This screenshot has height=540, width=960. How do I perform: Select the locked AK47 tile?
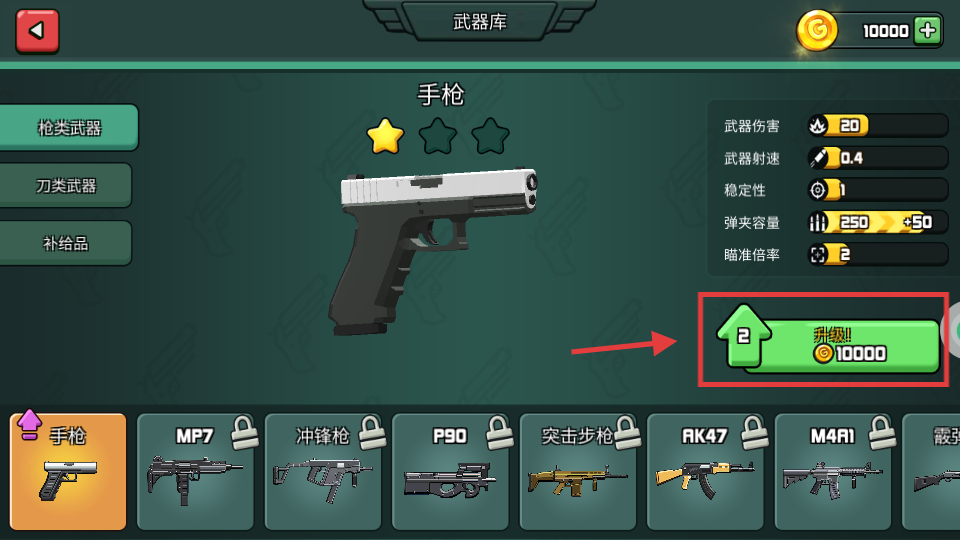706,471
